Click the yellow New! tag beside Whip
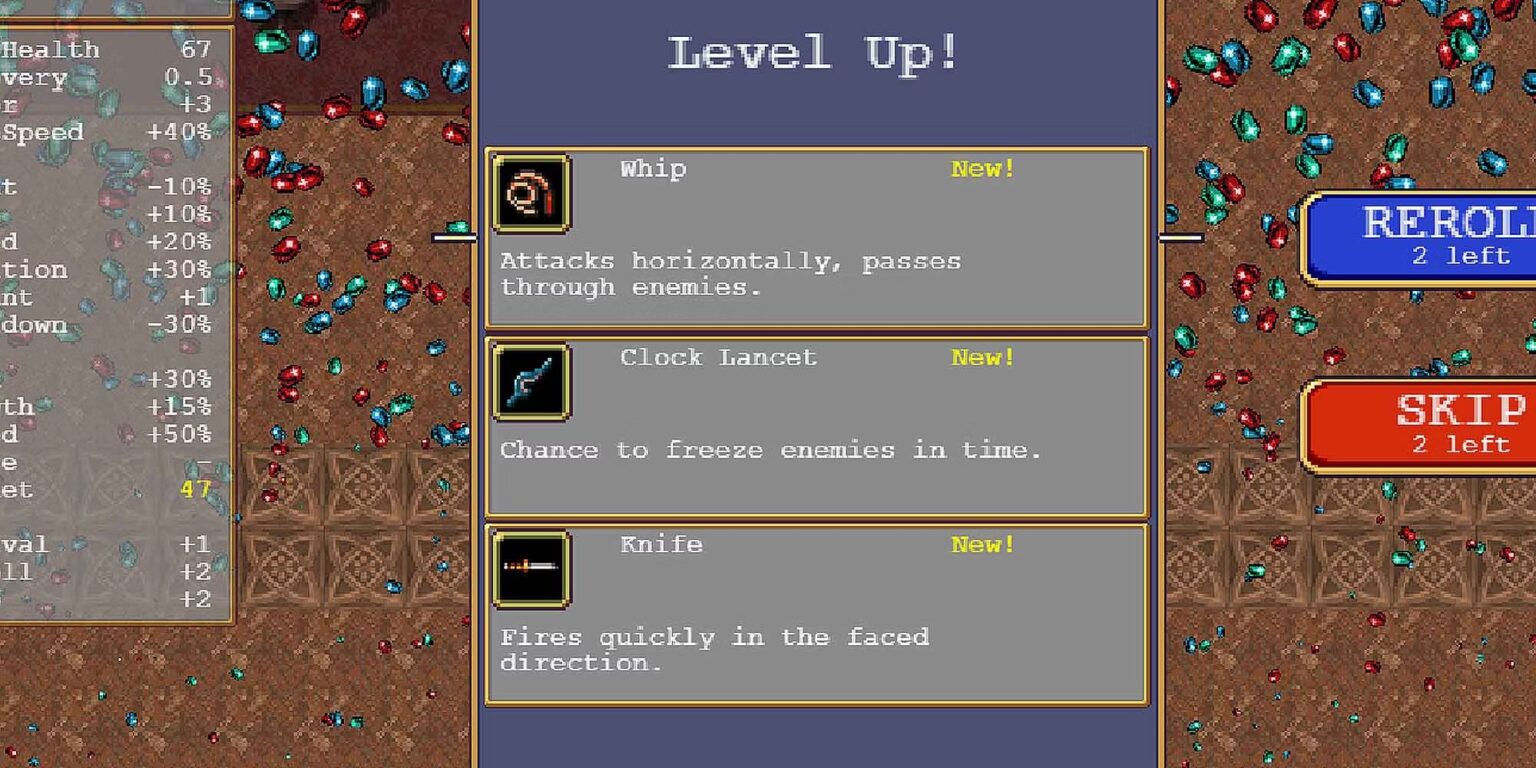 tap(981, 169)
